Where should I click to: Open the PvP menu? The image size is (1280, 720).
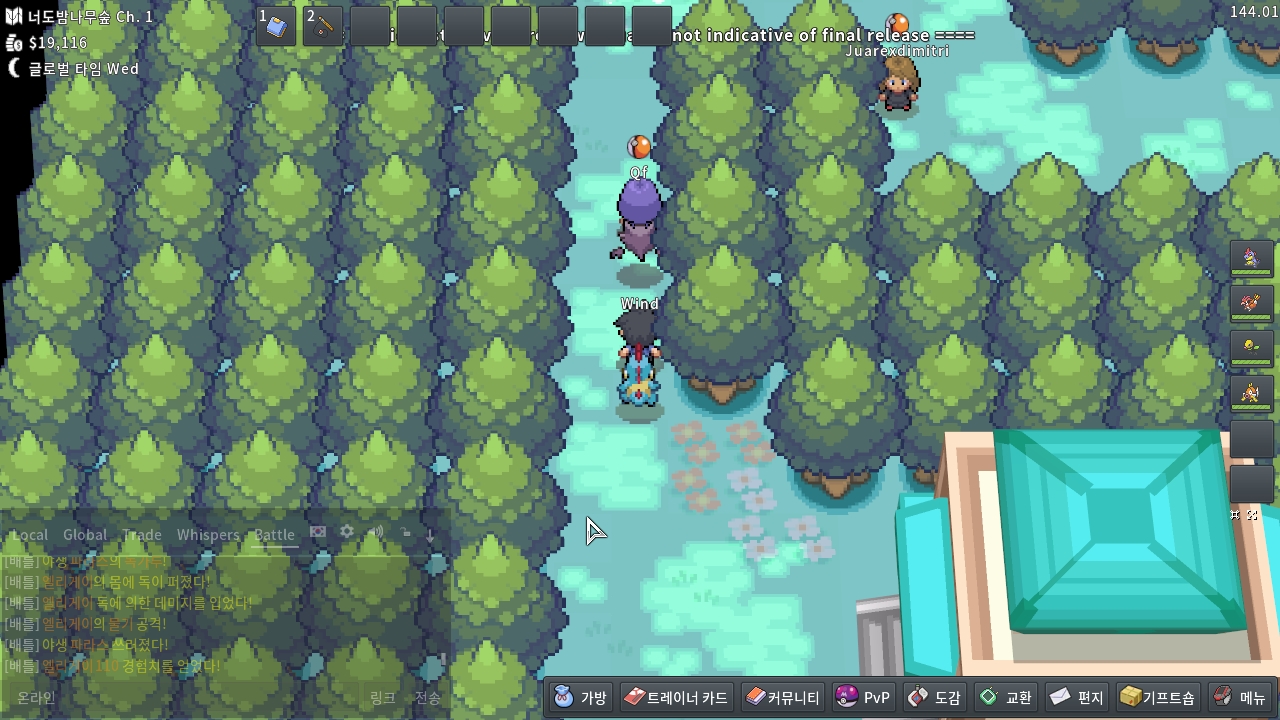click(862, 697)
